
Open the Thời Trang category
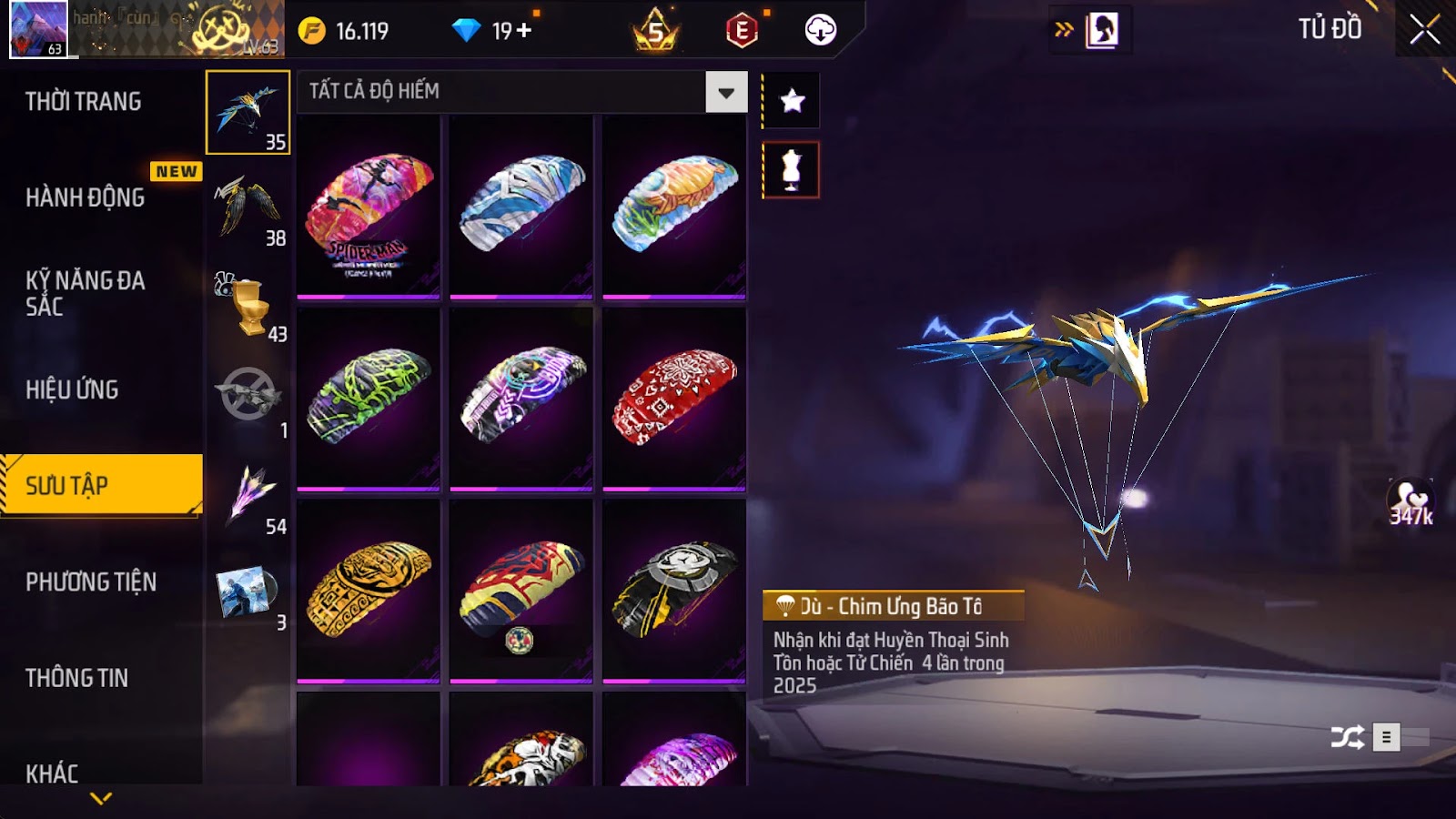pos(83,101)
